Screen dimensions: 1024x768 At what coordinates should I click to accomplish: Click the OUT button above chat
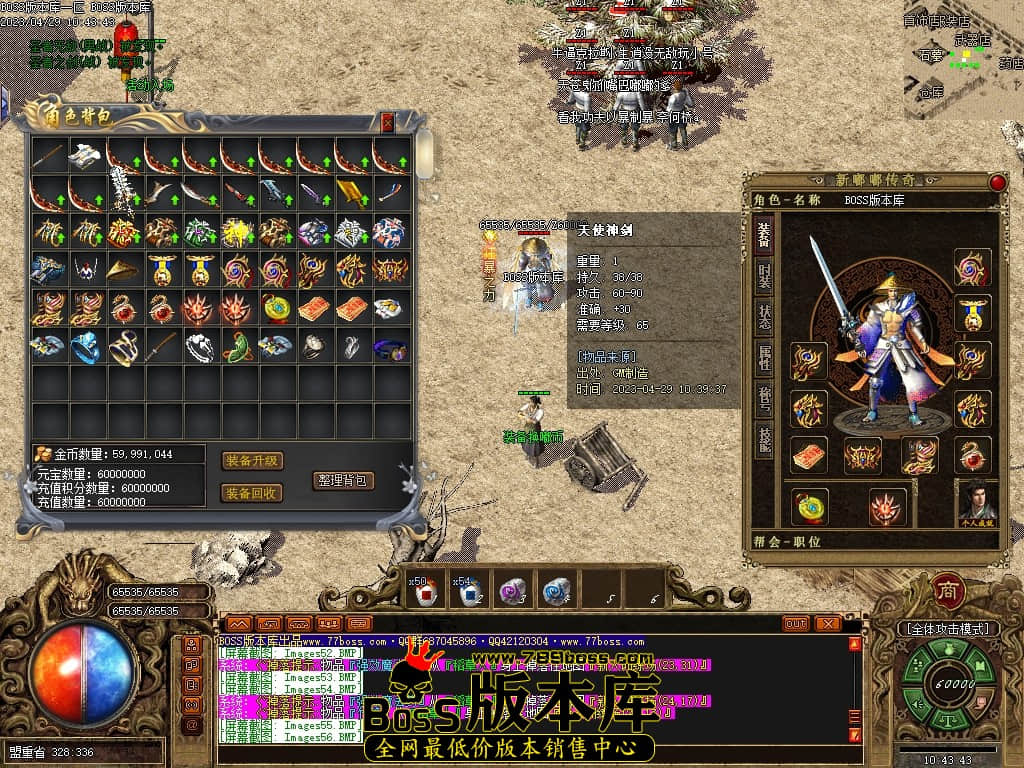pos(796,623)
